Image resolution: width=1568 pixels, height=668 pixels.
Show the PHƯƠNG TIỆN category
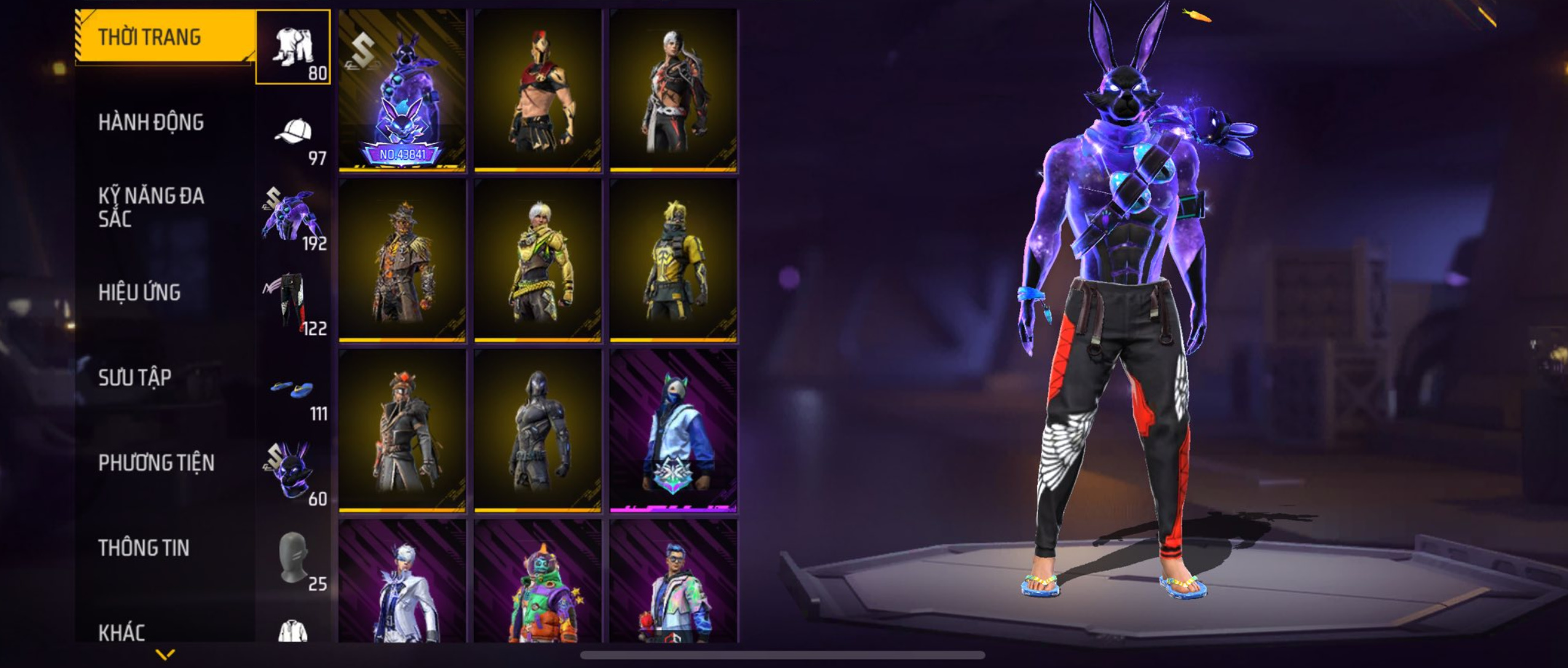(x=156, y=463)
